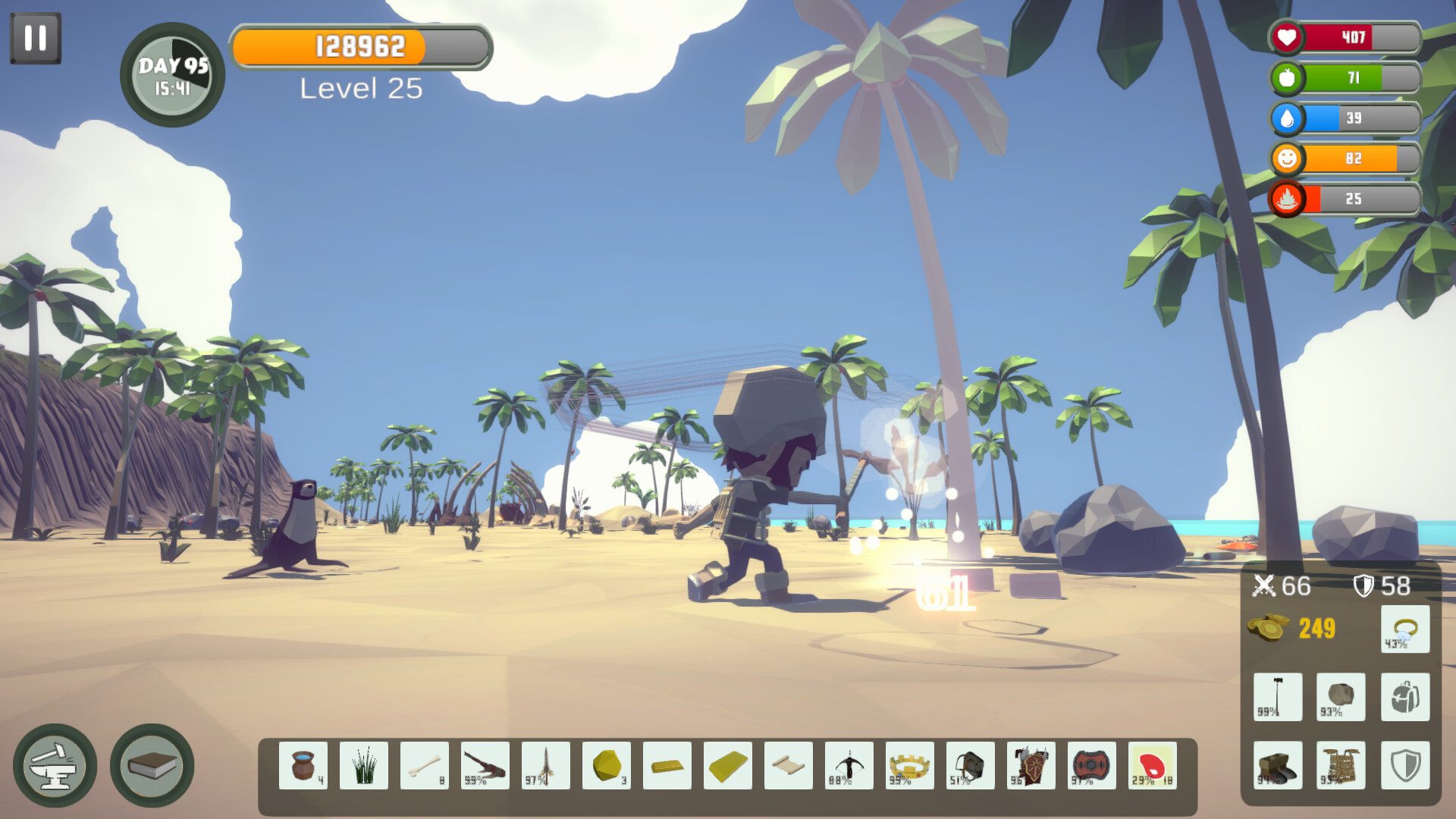
Task: Select the meat item at 29%
Action: [1154, 767]
